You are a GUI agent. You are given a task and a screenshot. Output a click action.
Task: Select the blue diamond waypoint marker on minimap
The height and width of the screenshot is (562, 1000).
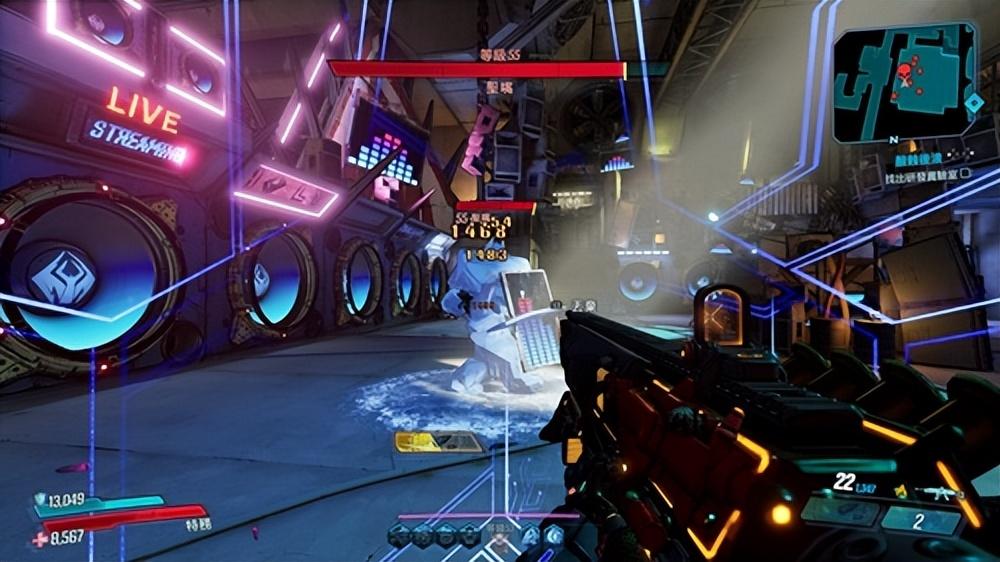tap(973, 102)
